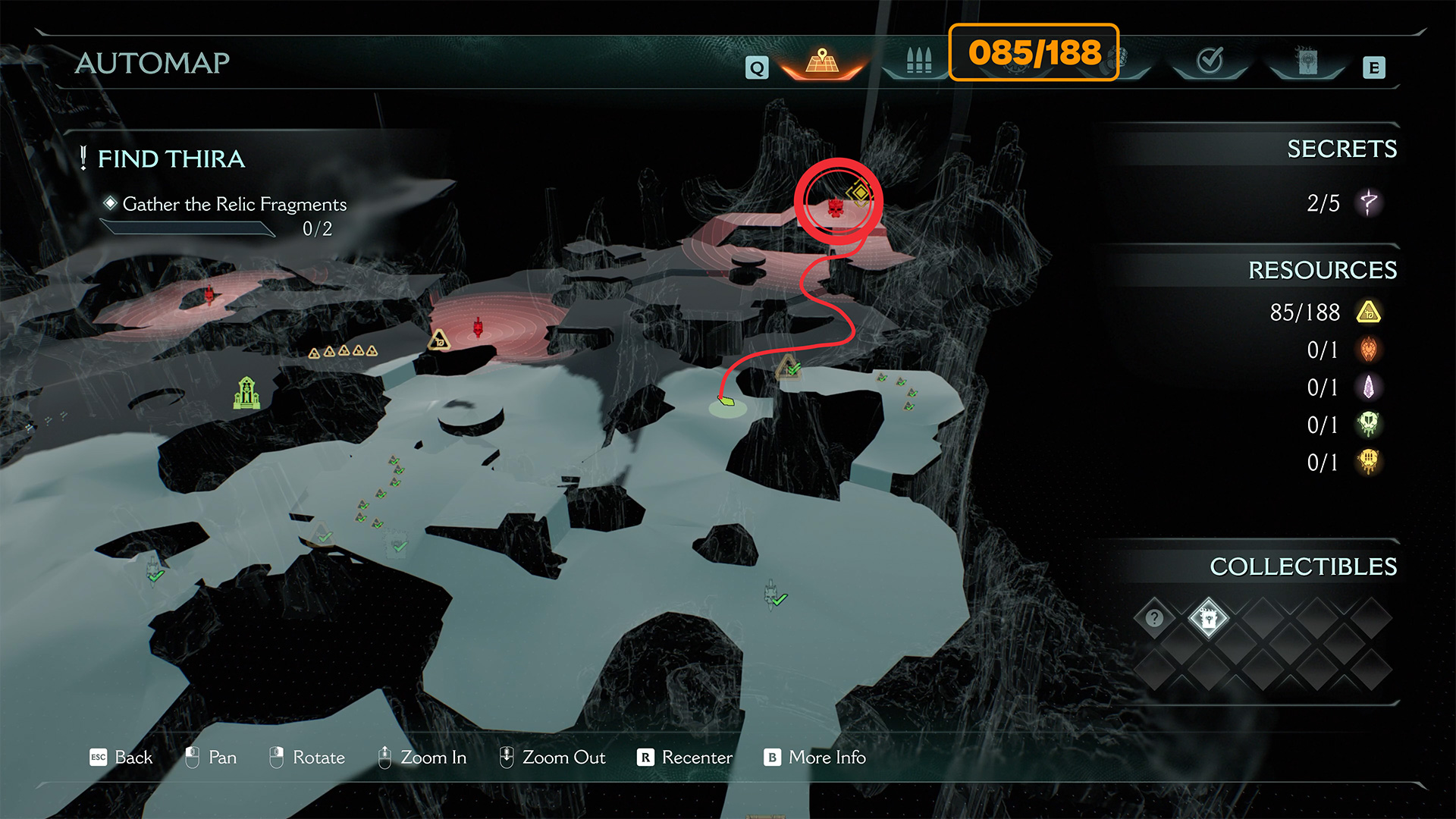Click the gold resource triangle icon in Resources
This screenshot has height=819, width=1456.
(x=1369, y=312)
